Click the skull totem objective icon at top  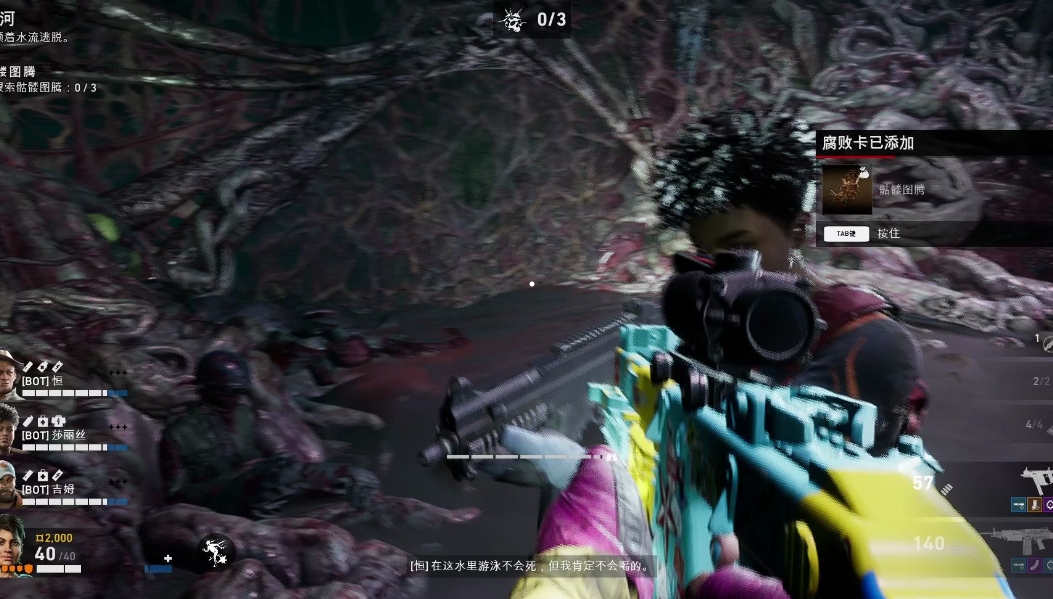point(514,19)
